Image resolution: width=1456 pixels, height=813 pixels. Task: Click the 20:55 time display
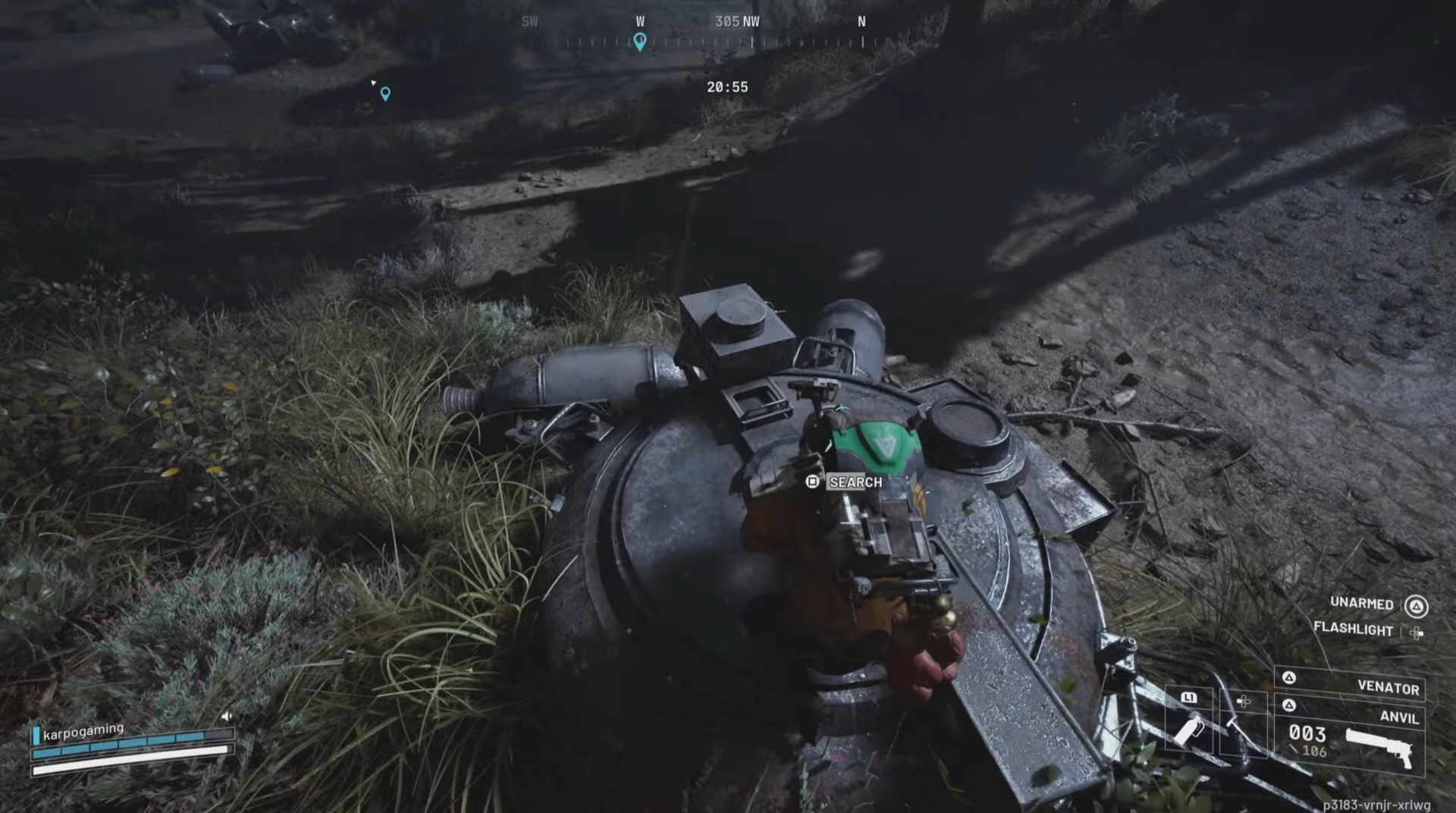click(727, 86)
